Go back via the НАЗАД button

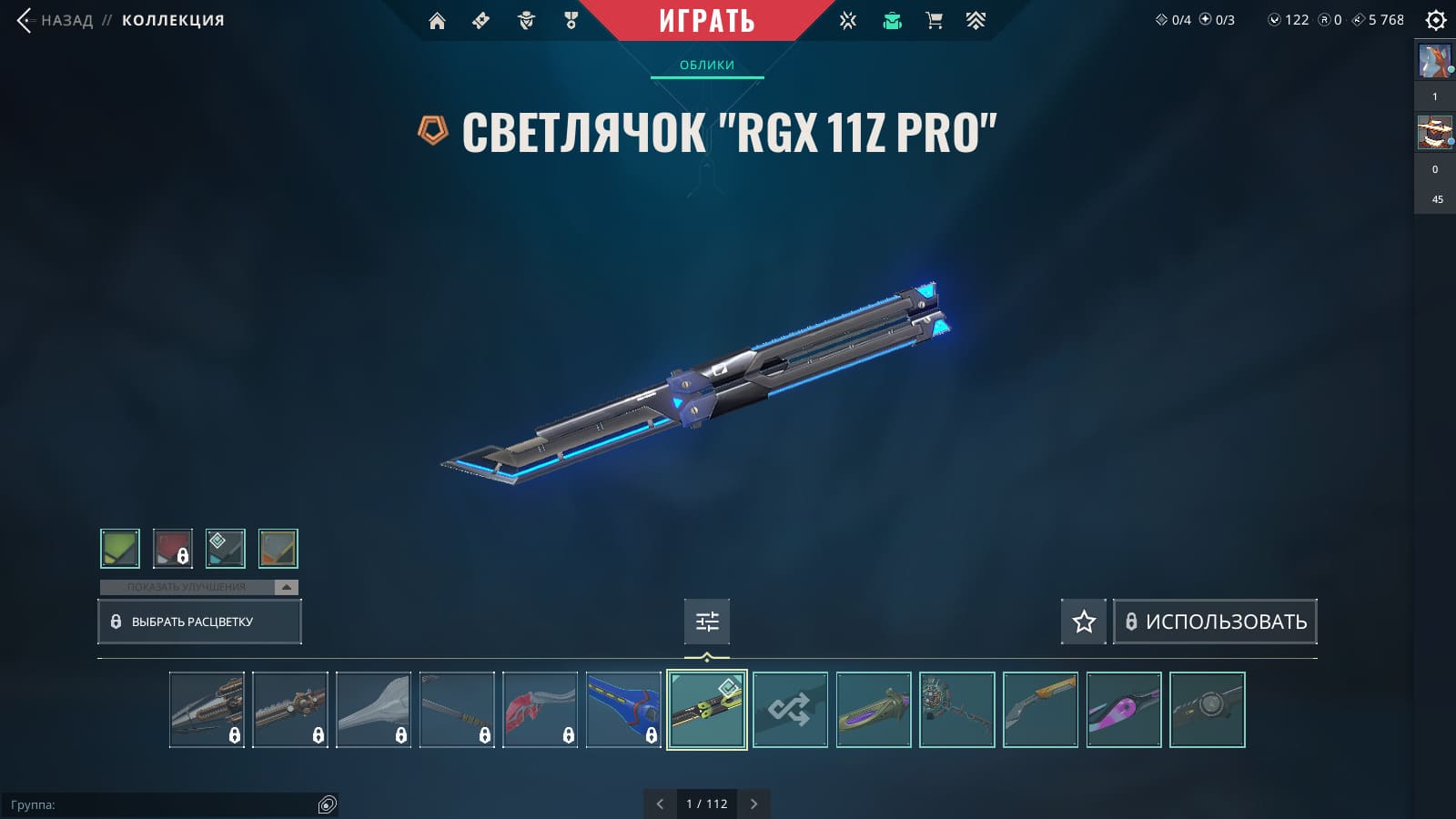[56, 20]
